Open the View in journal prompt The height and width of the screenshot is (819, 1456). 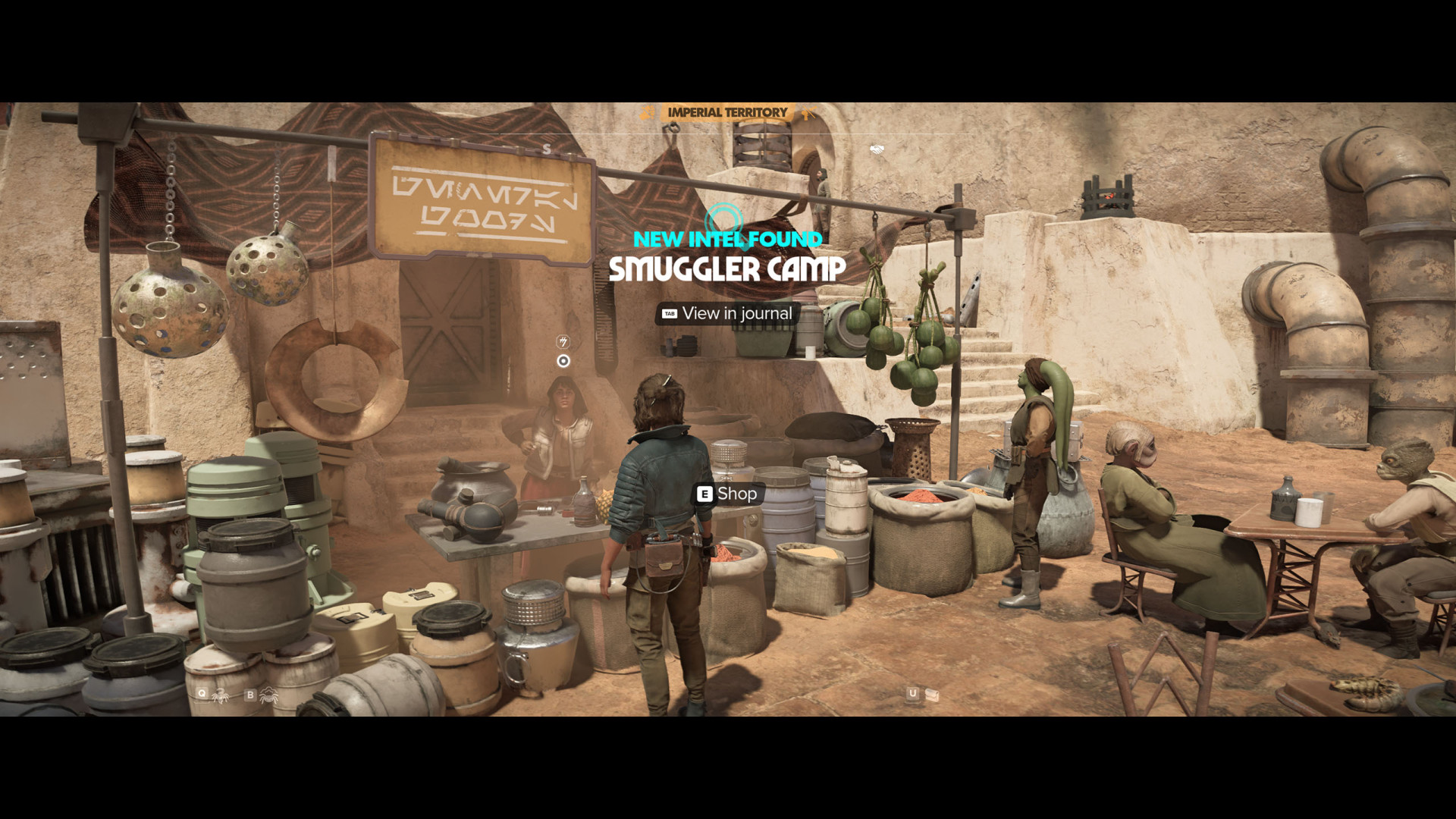point(728,313)
